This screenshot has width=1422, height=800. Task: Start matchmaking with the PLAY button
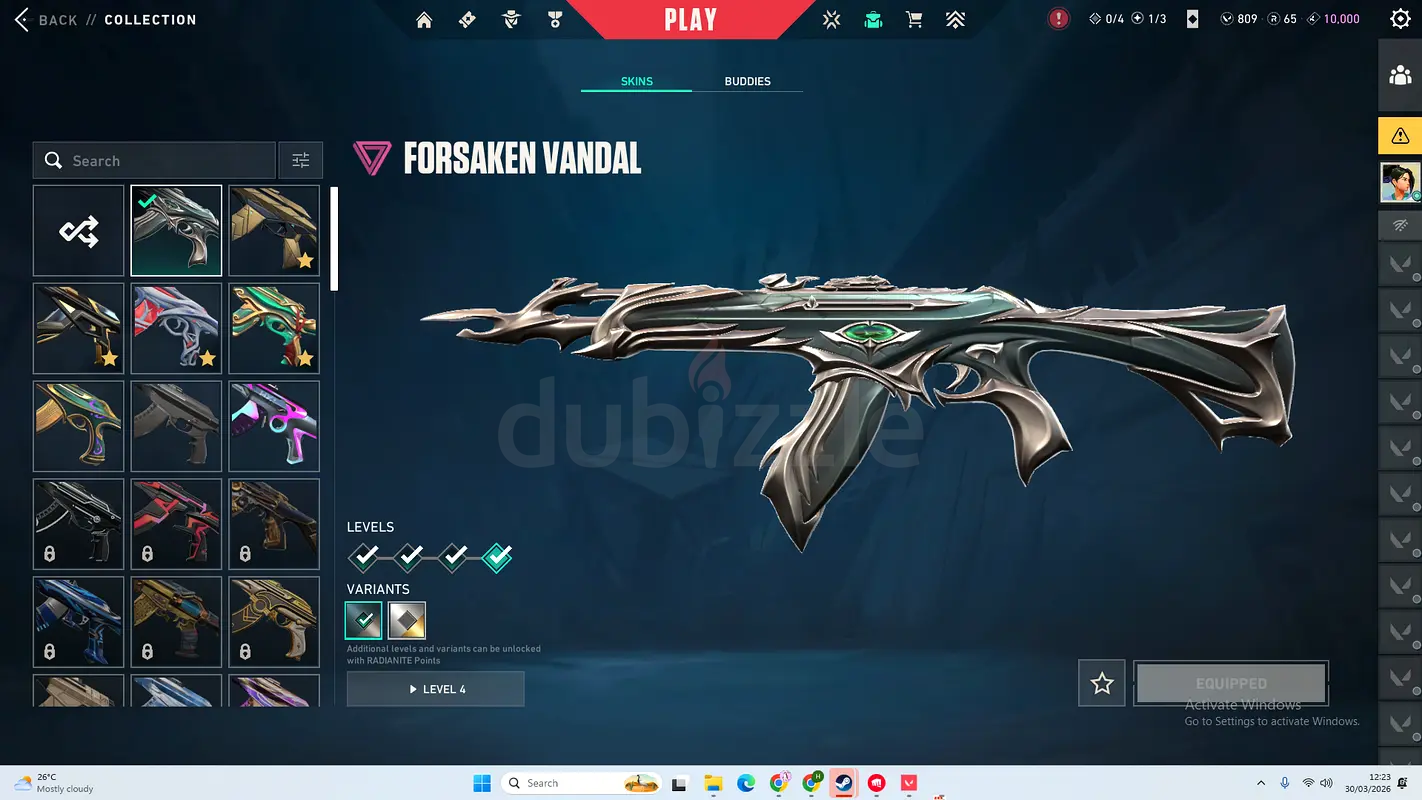pyautogui.click(x=691, y=20)
